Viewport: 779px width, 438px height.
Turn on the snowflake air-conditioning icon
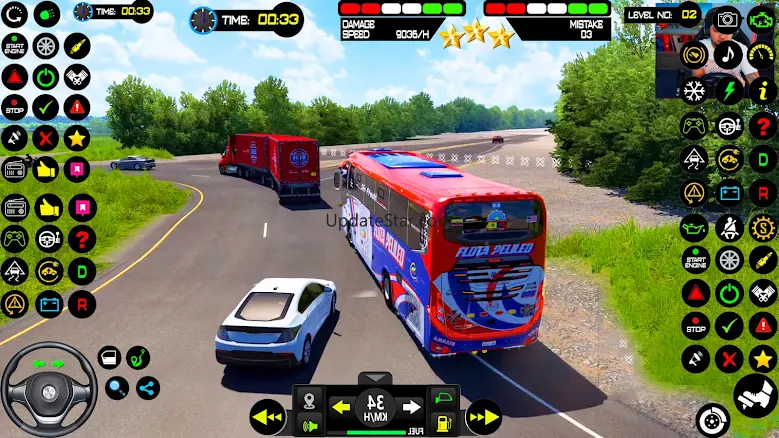coord(694,90)
